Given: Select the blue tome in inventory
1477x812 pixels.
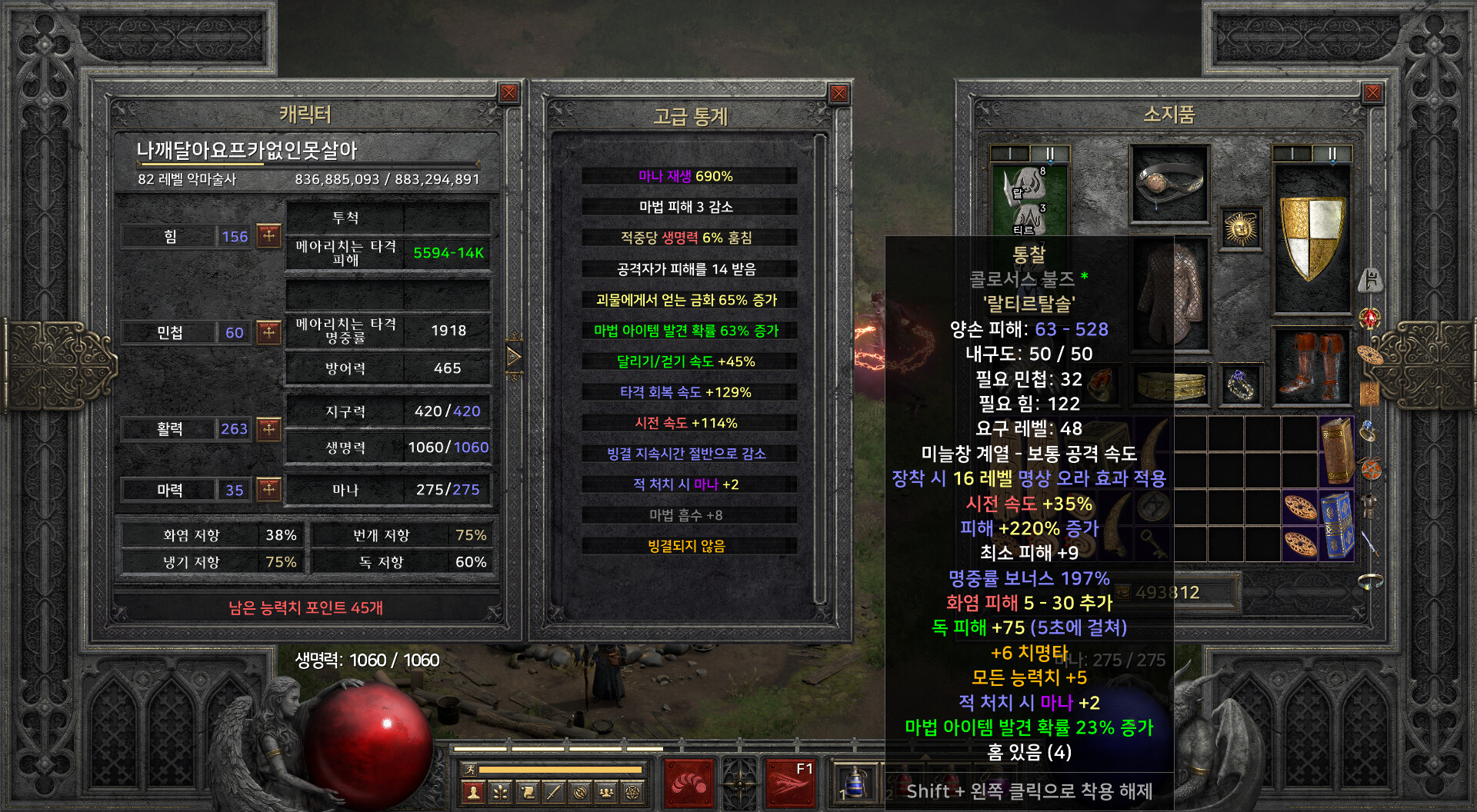Looking at the screenshot, I should point(1337,526).
